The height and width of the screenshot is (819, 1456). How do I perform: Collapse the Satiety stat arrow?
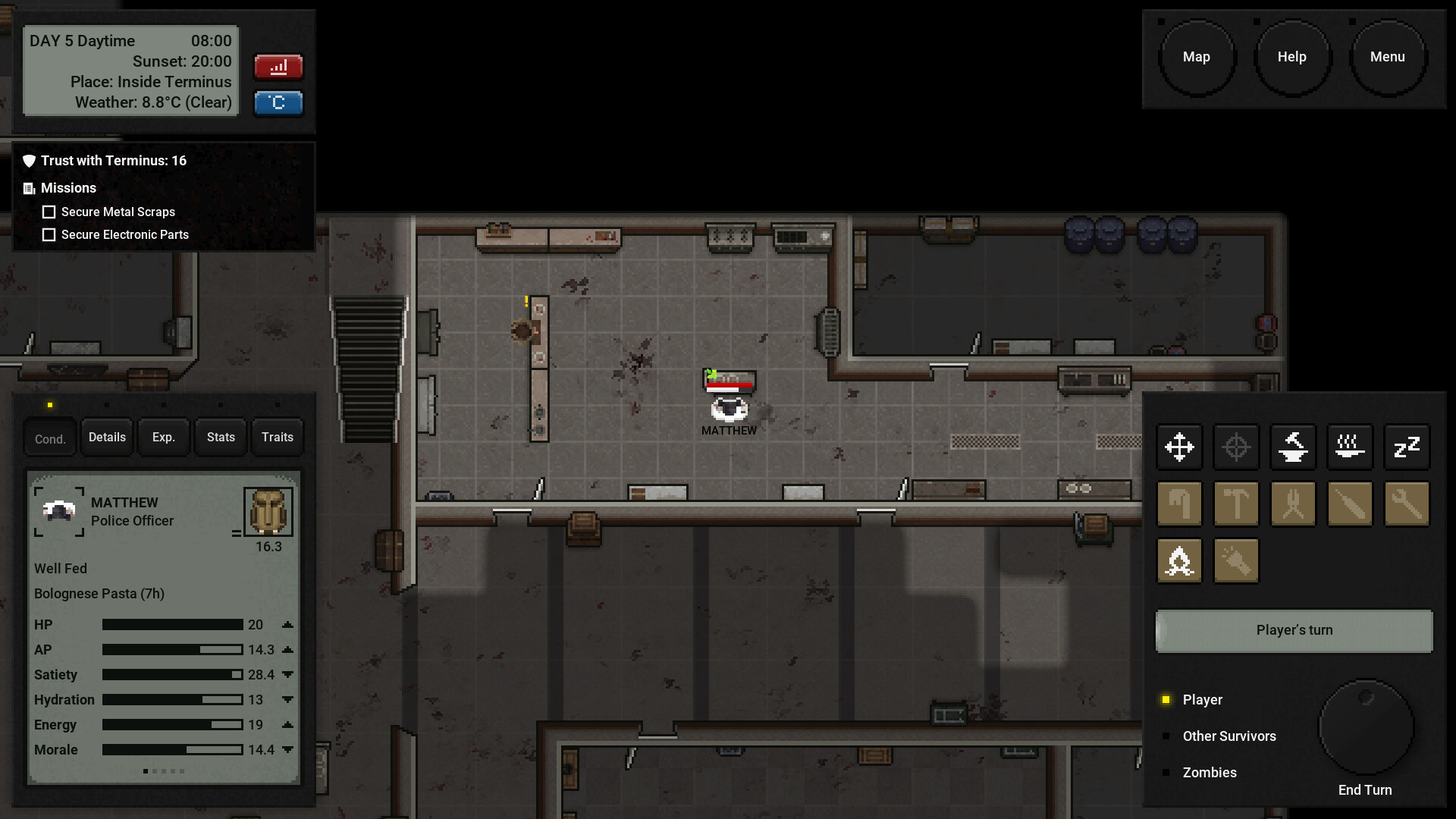click(287, 674)
